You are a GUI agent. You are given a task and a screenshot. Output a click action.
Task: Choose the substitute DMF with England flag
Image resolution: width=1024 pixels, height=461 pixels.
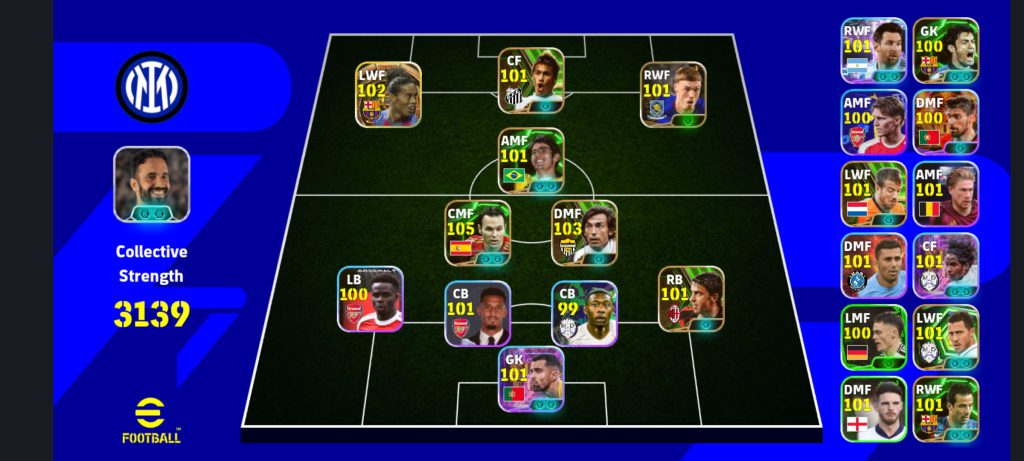pyautogui.click(x=873, y=409)
